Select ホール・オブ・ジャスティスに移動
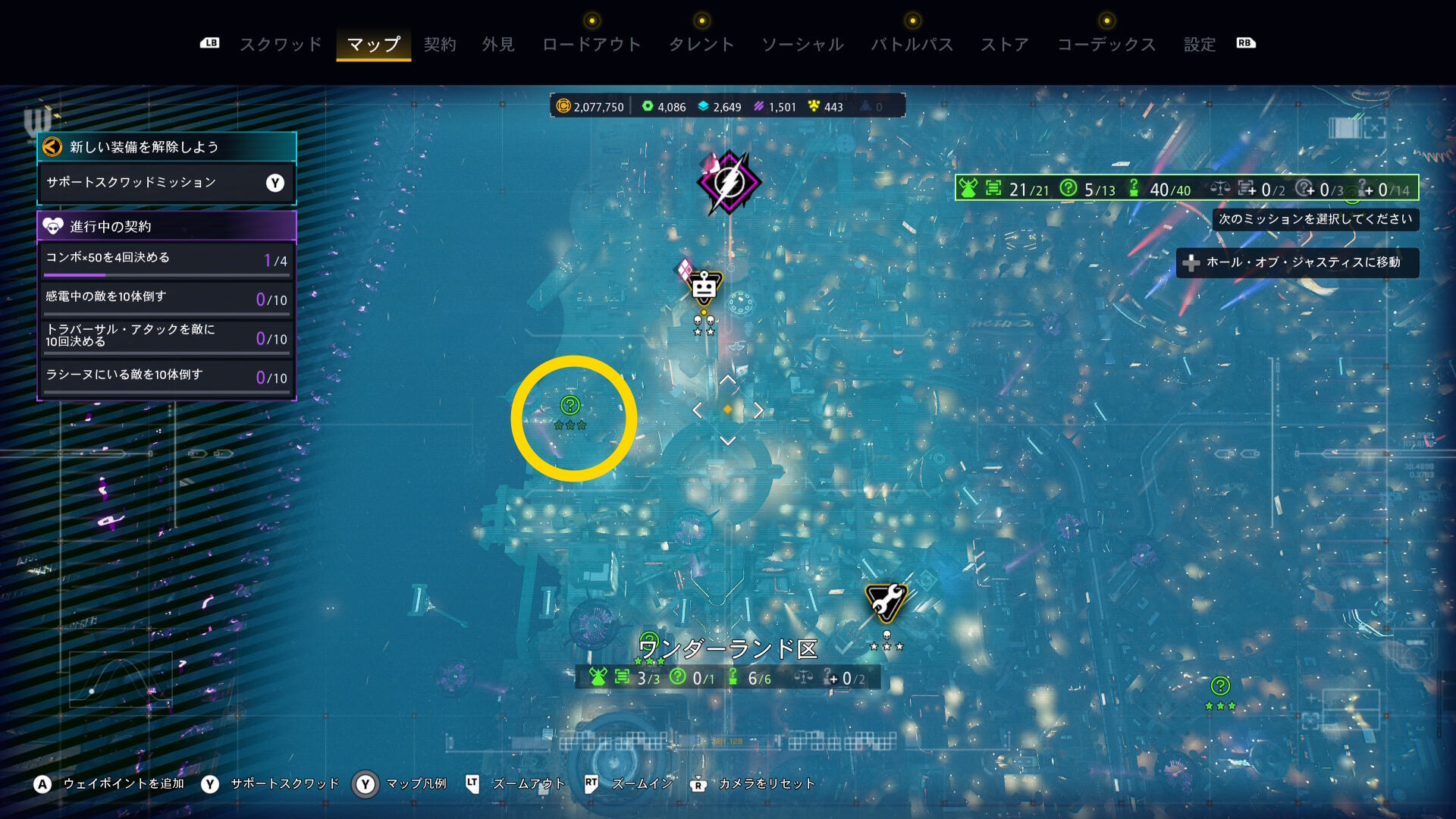Viewport: 1456px width, 819px height. click(x=1297, y=262)
